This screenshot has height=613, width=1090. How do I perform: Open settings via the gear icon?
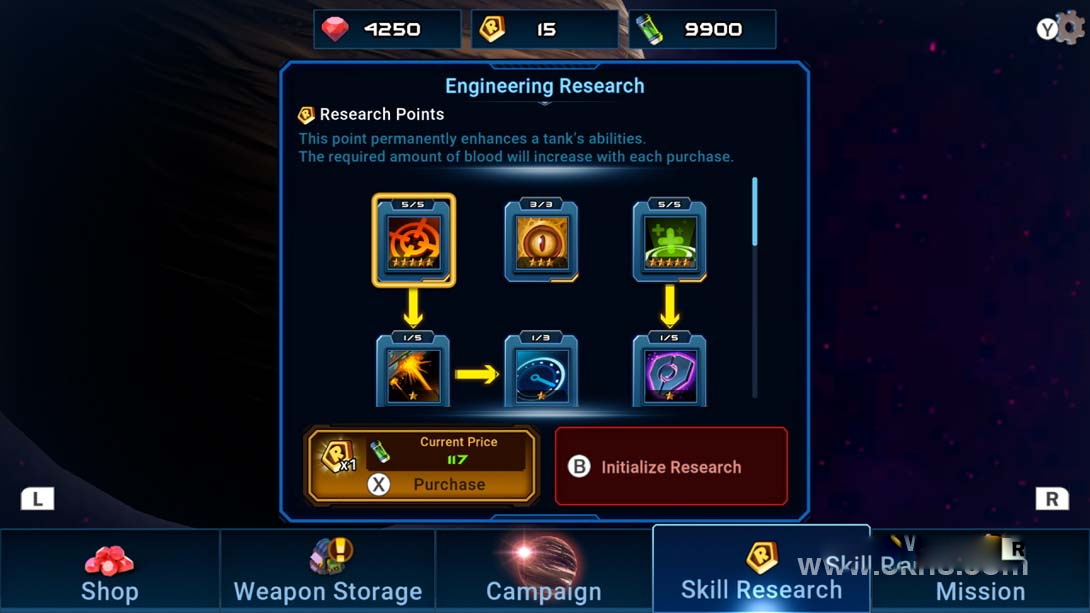click(1070, 28)
